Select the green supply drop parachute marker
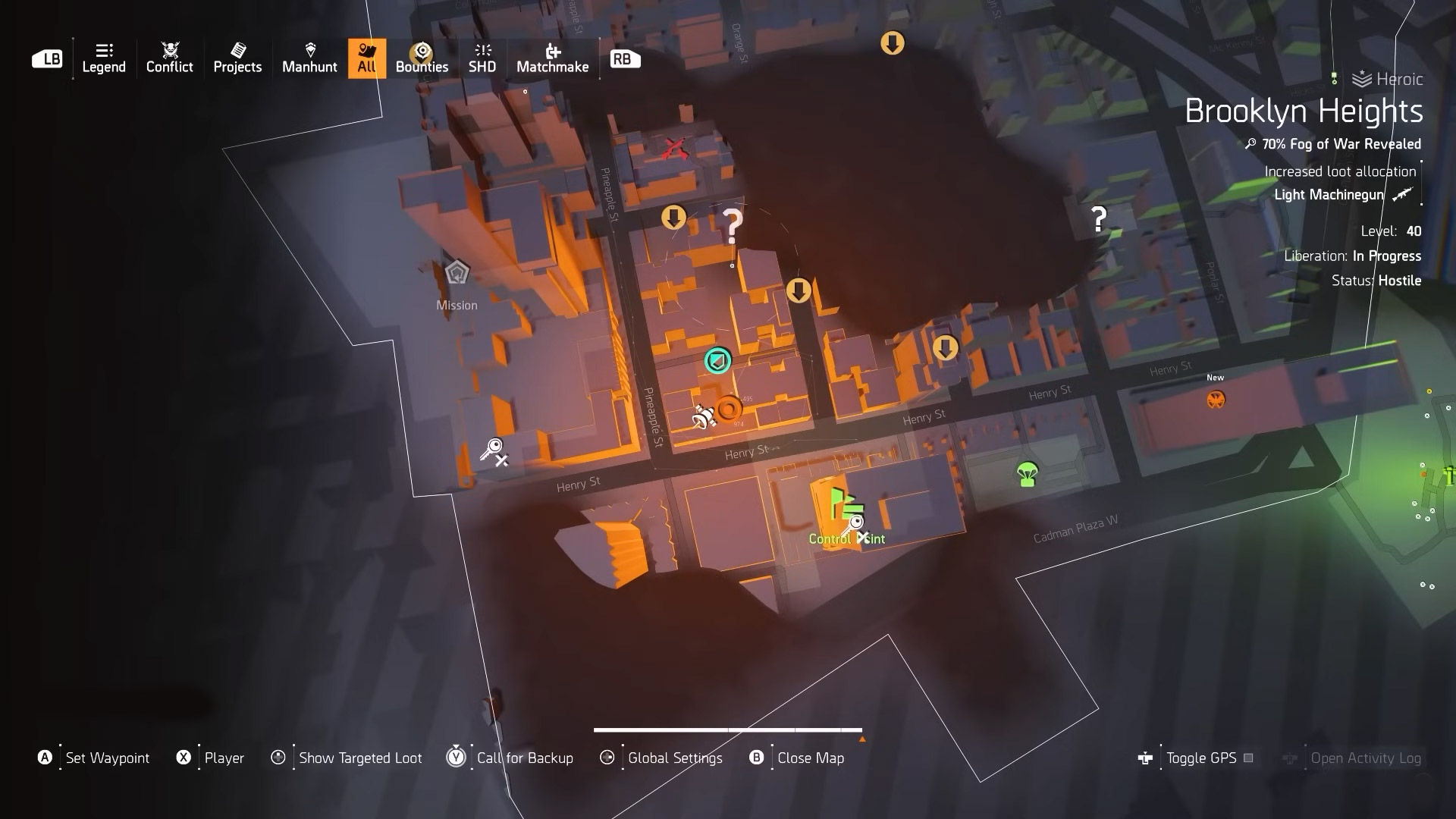 1027,475
